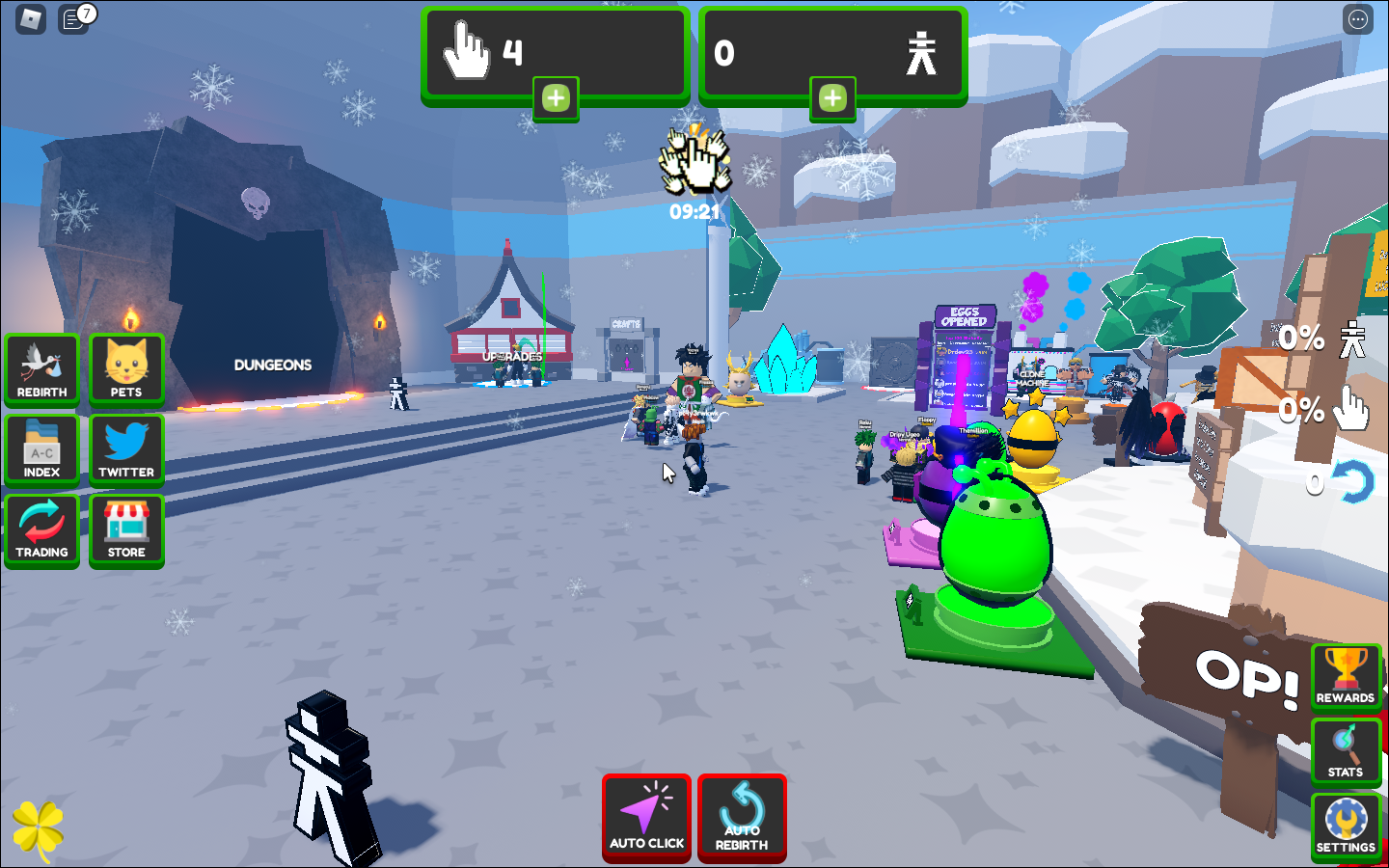Toggle Auto Click
The height and width of the screenshot is (868, 1389).
646,818
